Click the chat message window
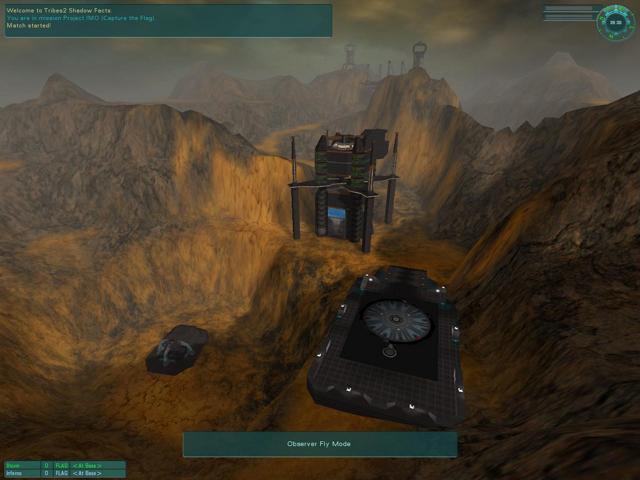Image resolution: width=640 pixels, height=480 pixels. (x=167, y=20)
